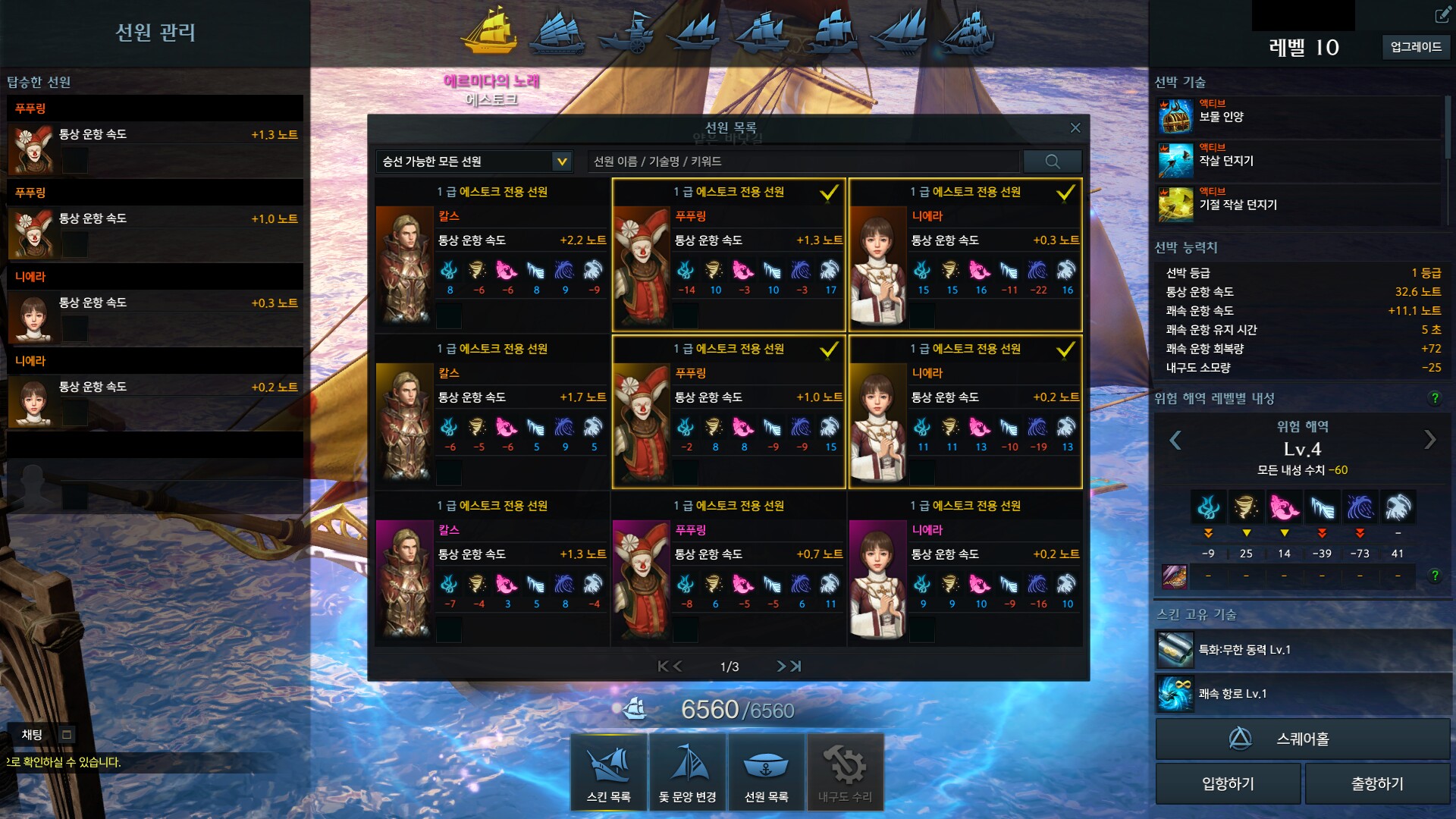Click the magnifier search icon
This screenshot has height=819, width=1456.
[x=1053, y=161]
